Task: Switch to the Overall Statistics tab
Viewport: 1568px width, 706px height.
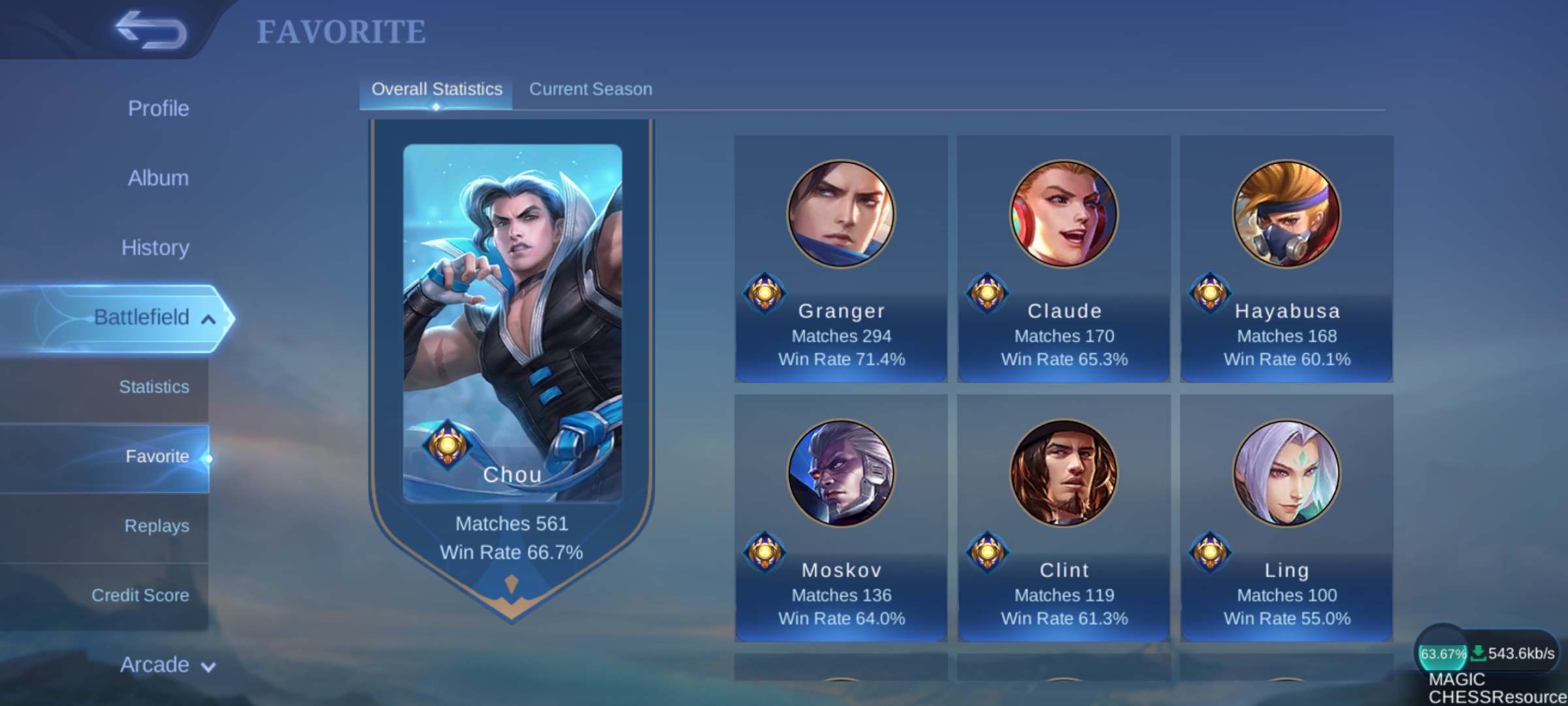Action: tap(436, 90)
